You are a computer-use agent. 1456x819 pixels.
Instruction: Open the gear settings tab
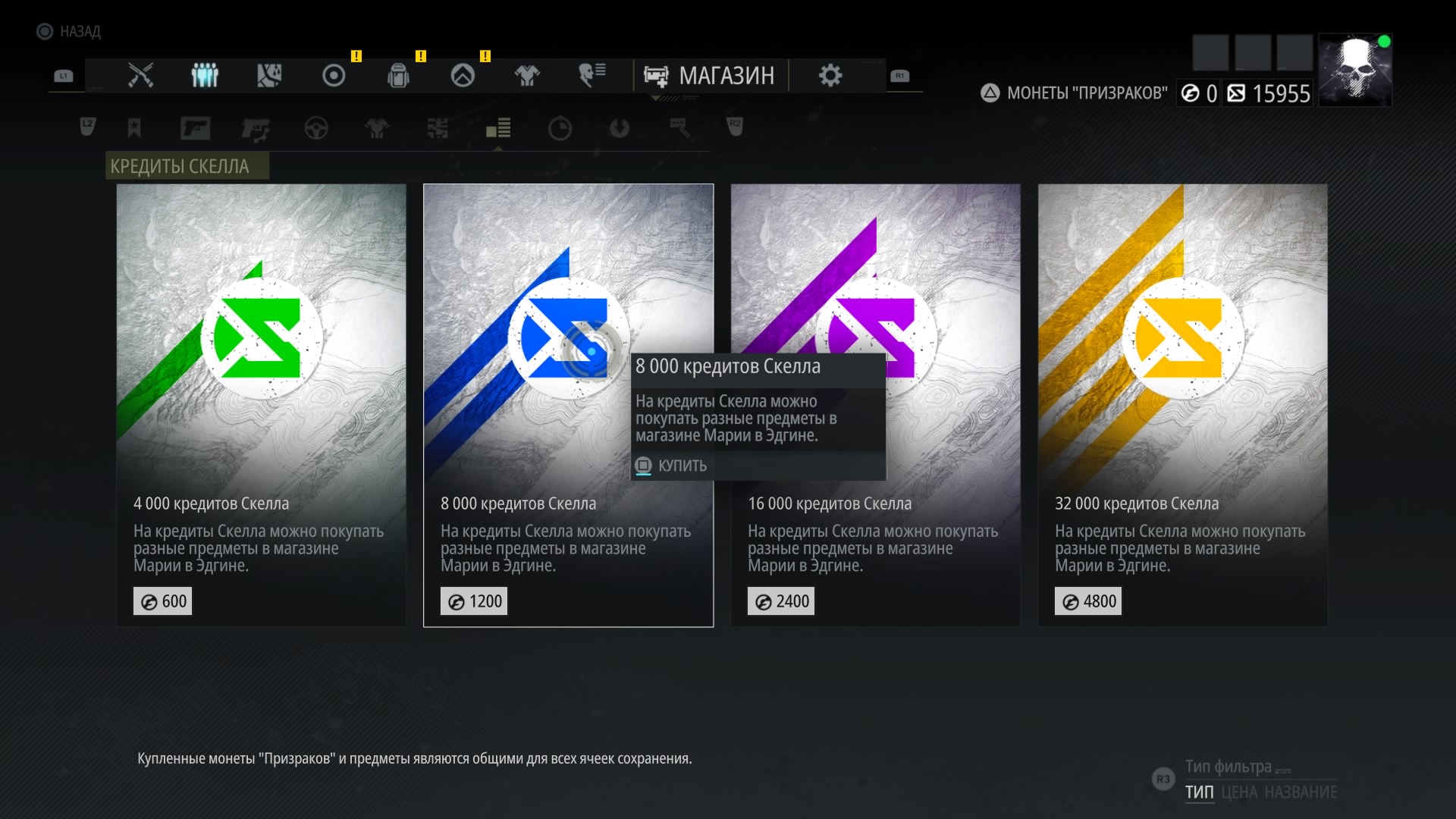click(830, 76)
